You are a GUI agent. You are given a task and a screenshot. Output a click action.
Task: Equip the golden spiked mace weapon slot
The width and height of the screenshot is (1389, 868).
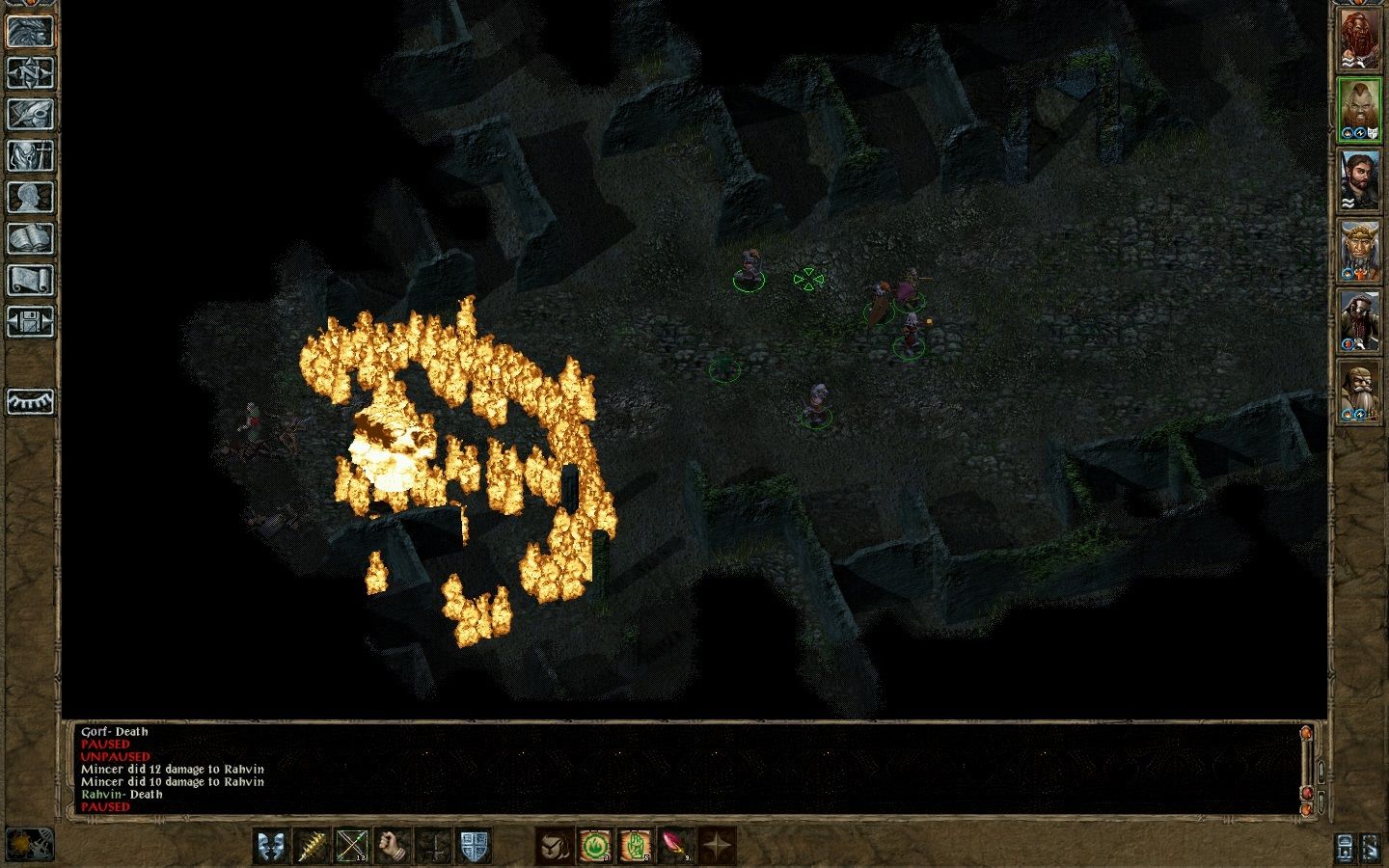(x=312, y=846)
